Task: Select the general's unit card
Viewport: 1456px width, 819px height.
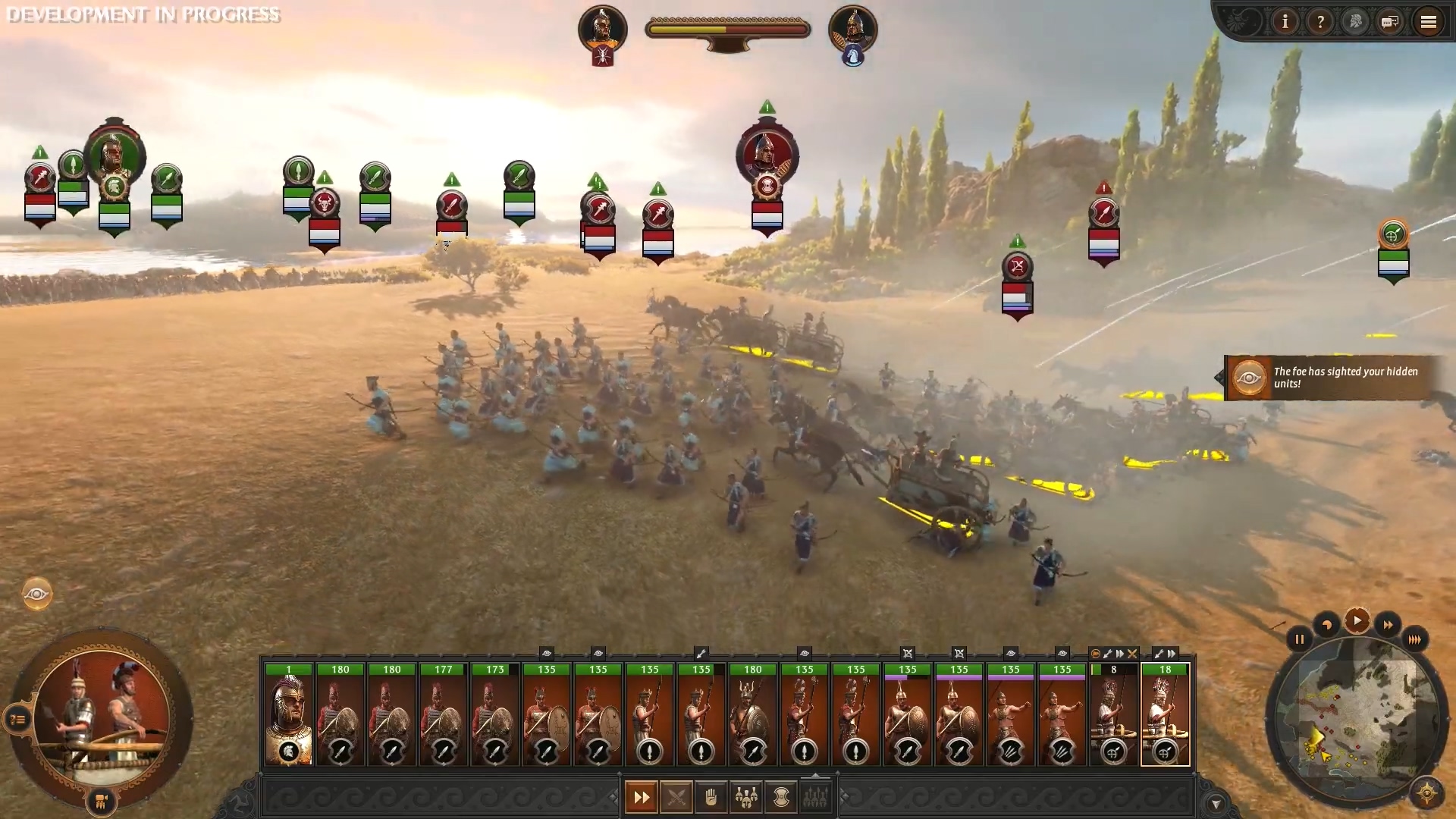Action: coord(288,714)
